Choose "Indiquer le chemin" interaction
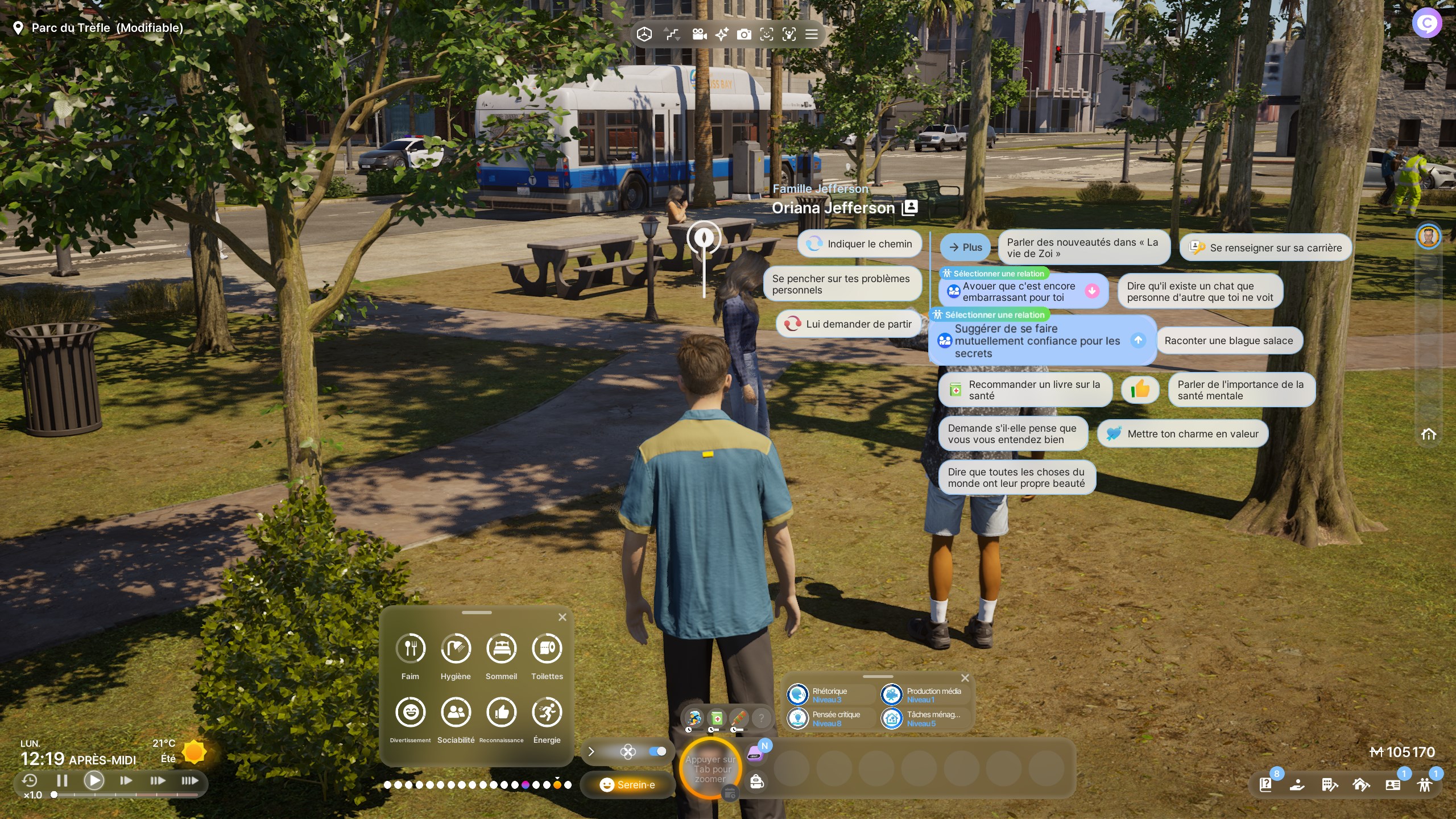 (860, 244)
